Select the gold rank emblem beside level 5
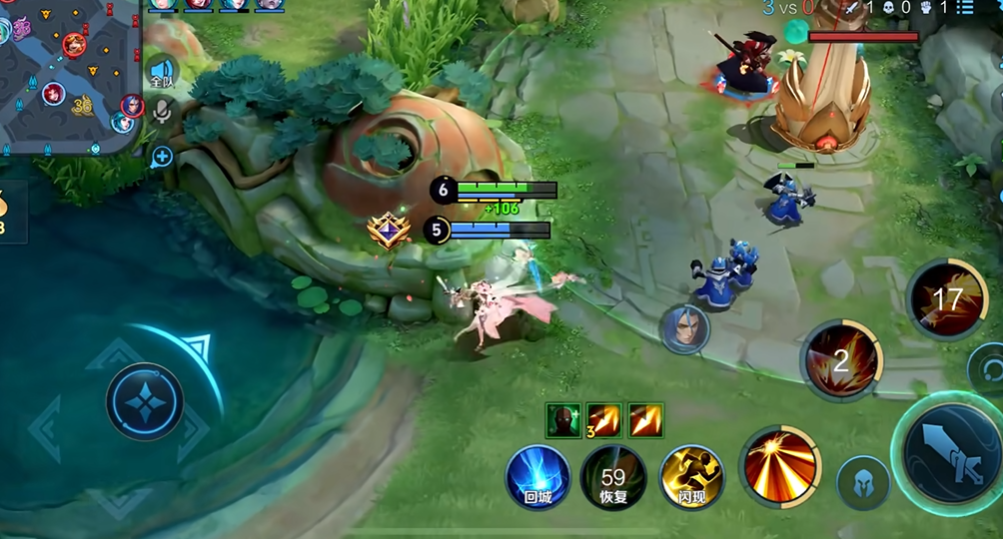 388,231
